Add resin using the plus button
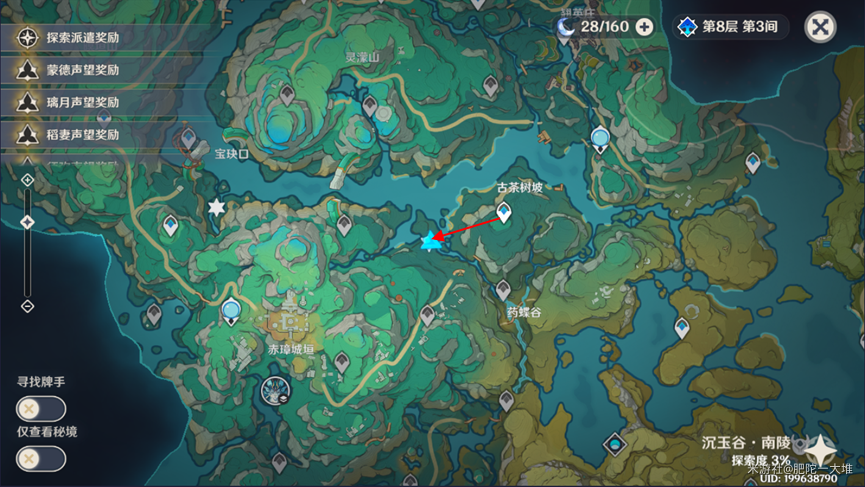 click(645, 27)
